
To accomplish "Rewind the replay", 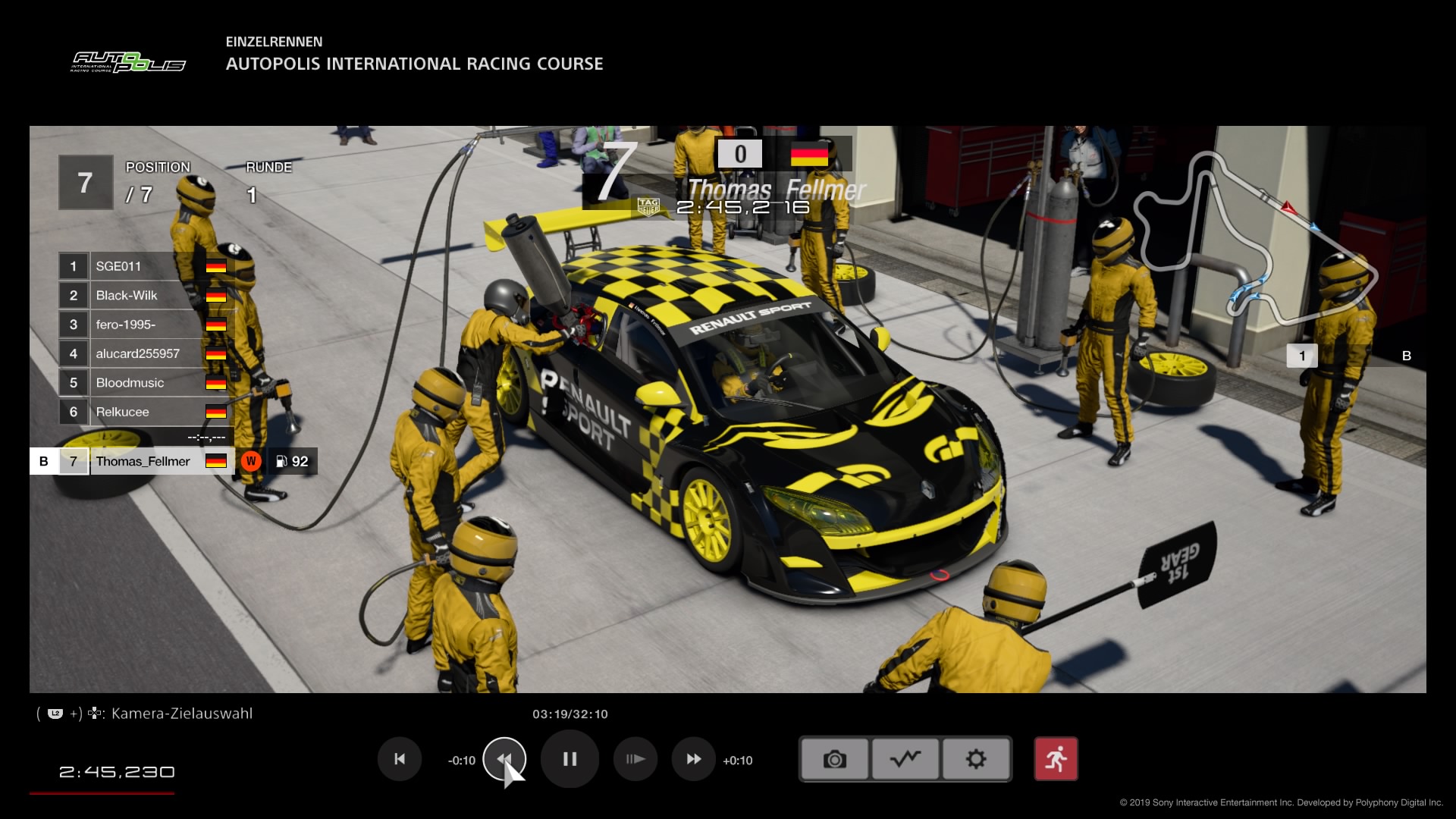I will coord(504,759).
